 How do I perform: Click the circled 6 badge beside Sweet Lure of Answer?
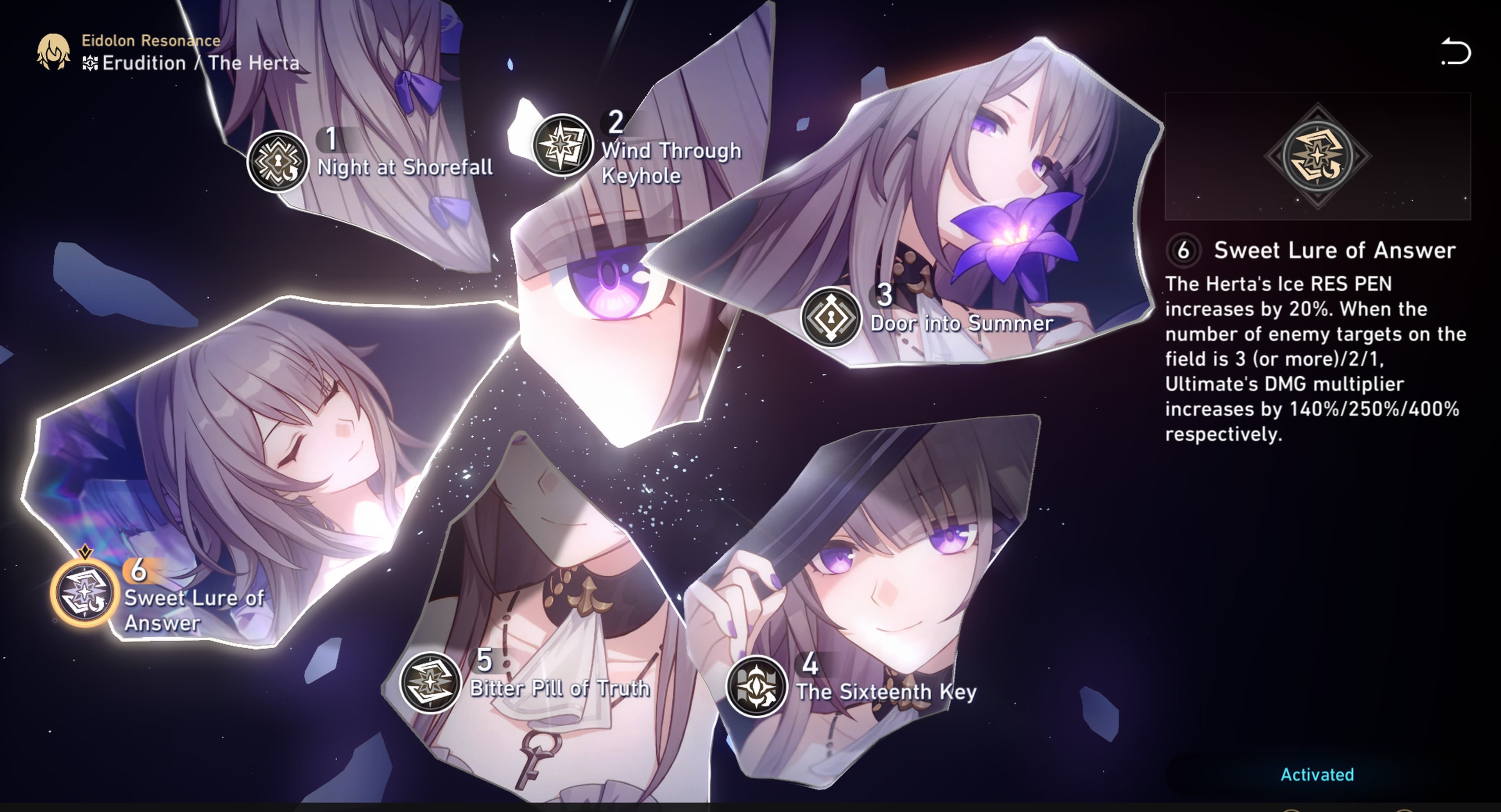[x=1185, y=250]
